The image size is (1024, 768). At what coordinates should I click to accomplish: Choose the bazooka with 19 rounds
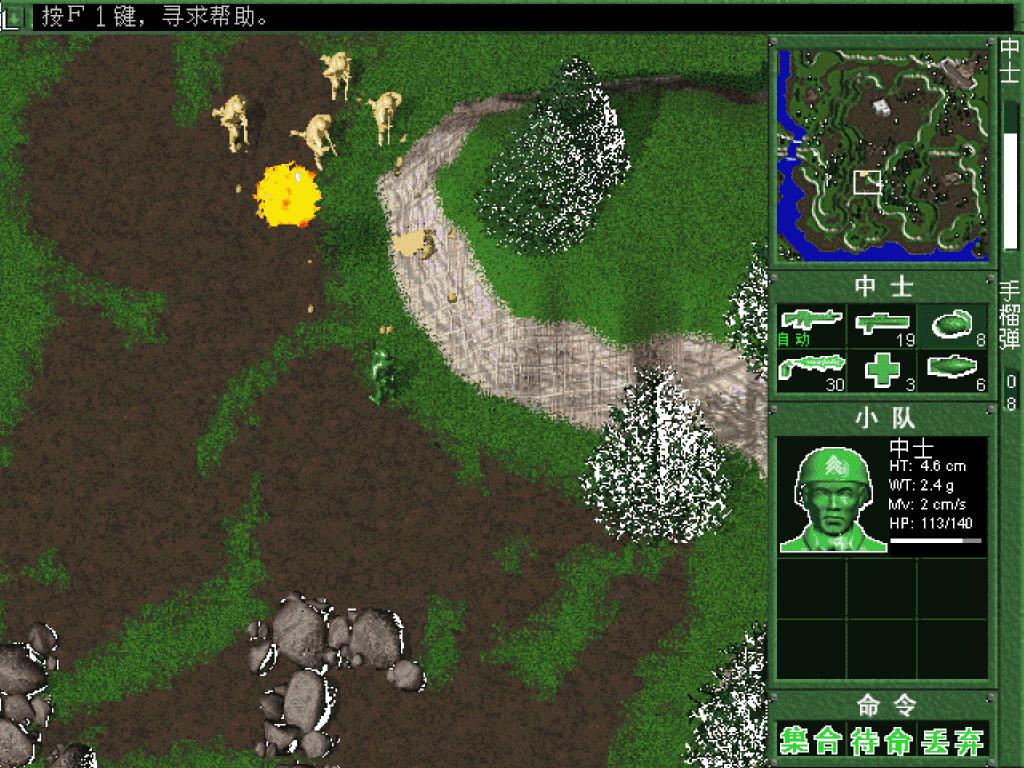tap(882, 325)
